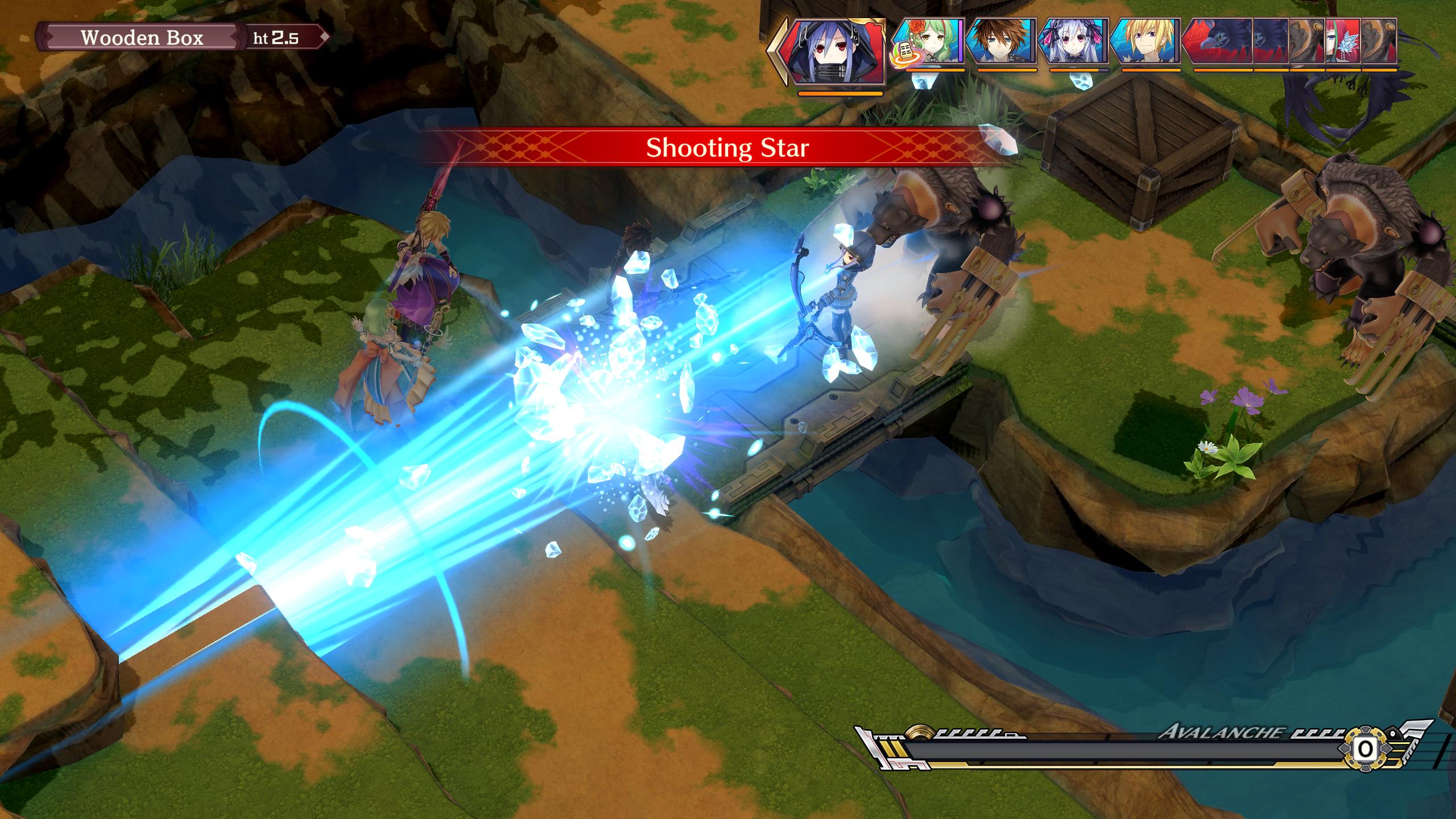Image resolution: width=1456 pixels, height=819 pixels.
Task: Select the red-haired girl's enemy turn portrait
Action: click(x=1342, y=41)
